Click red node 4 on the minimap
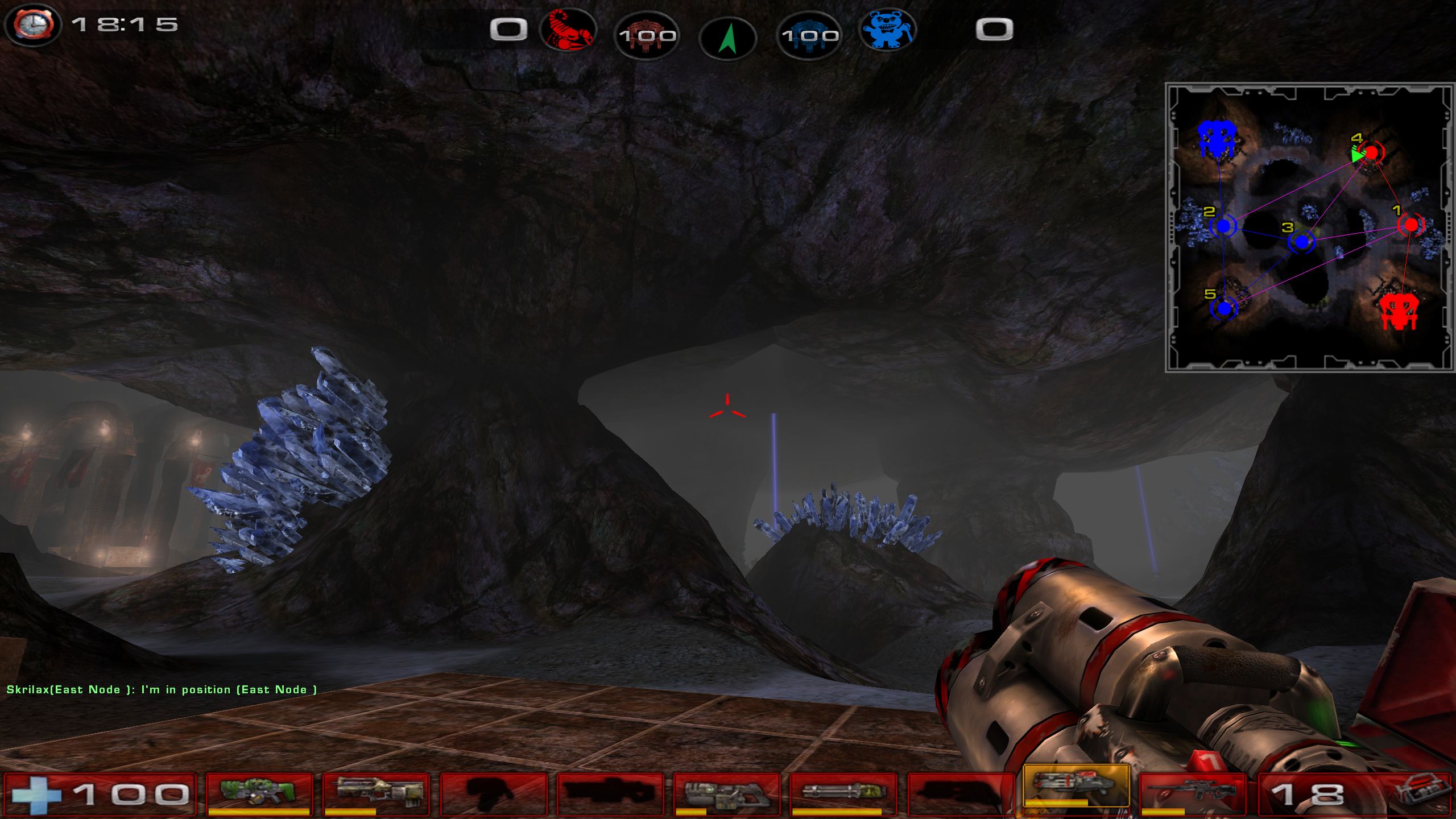 1371,152
